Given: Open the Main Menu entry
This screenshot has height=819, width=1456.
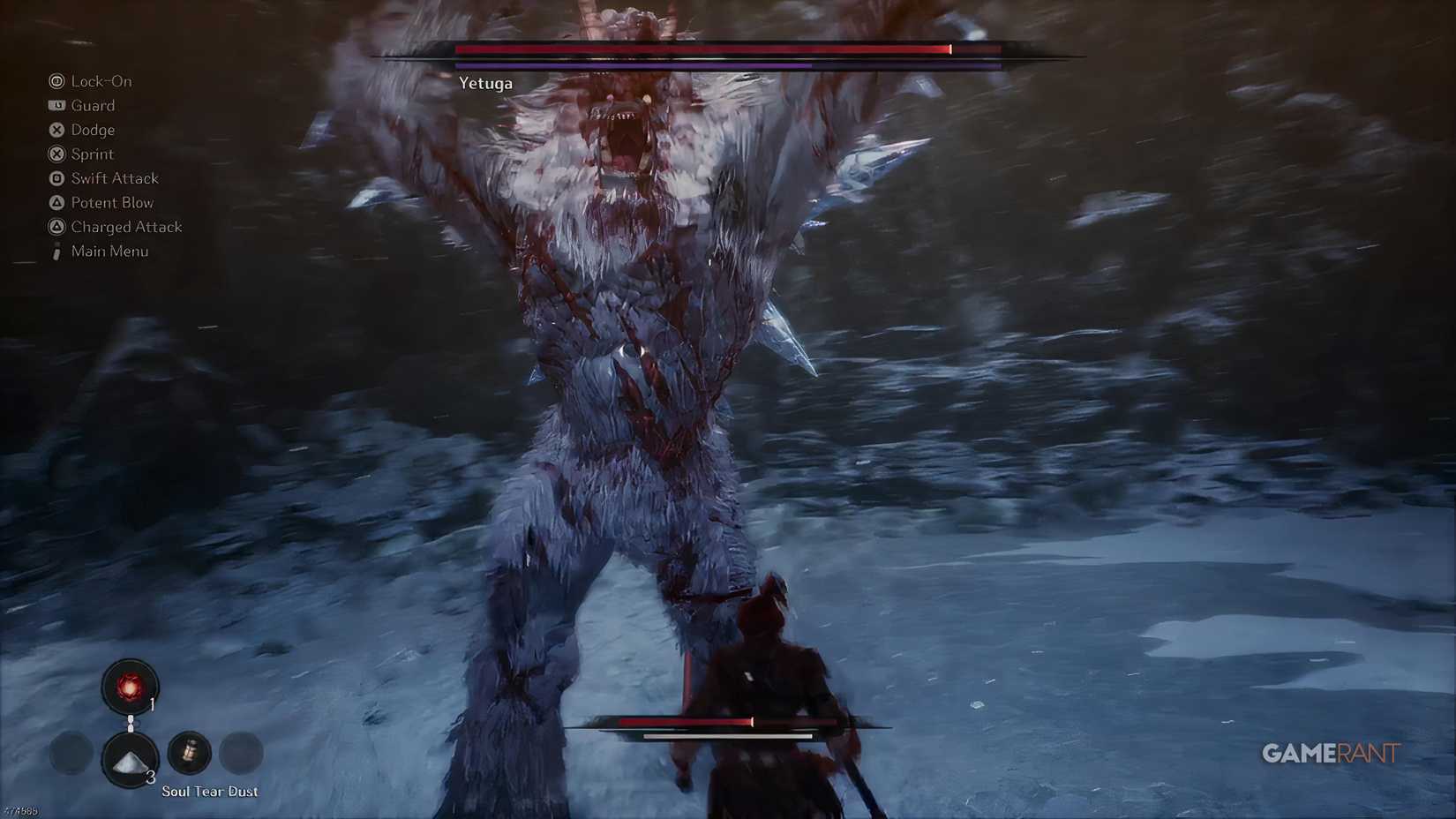Looking at the screenshot, I should coord(110,252).
